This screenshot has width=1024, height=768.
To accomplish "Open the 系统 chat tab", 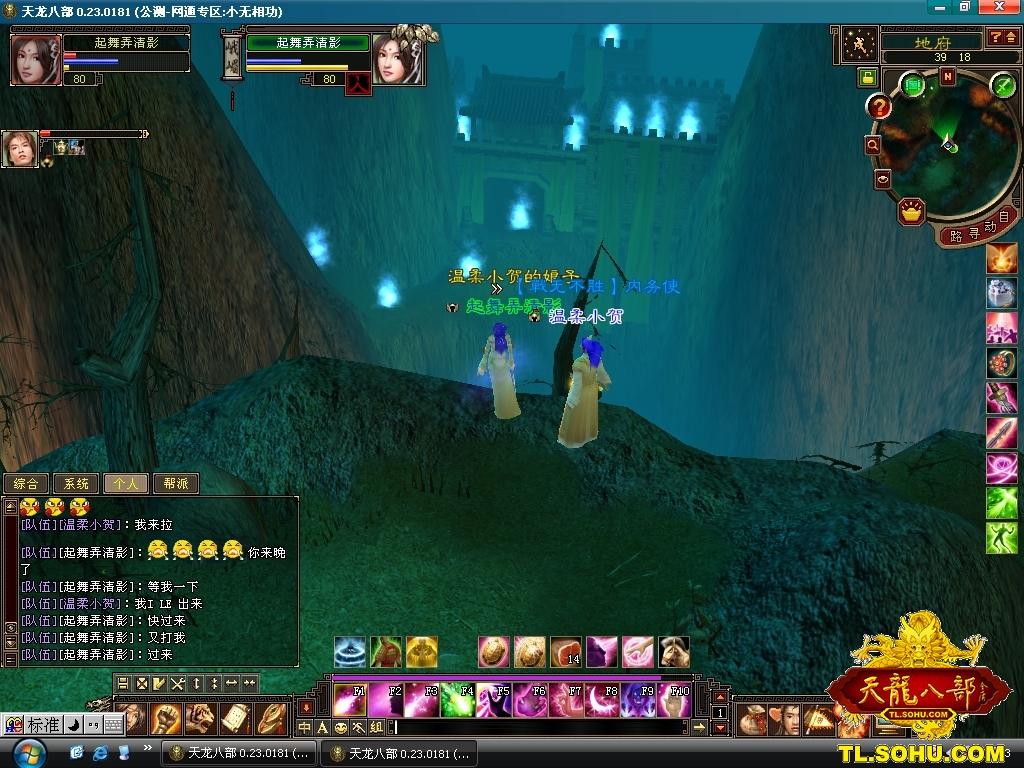I will [x=76, y=484].
